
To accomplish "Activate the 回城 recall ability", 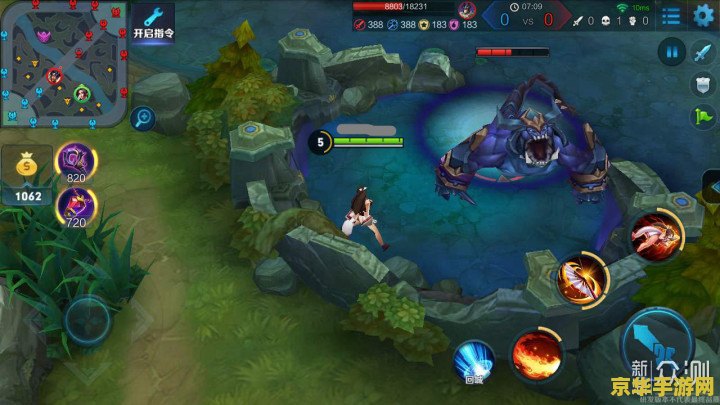I will click(x=473, y=360).
